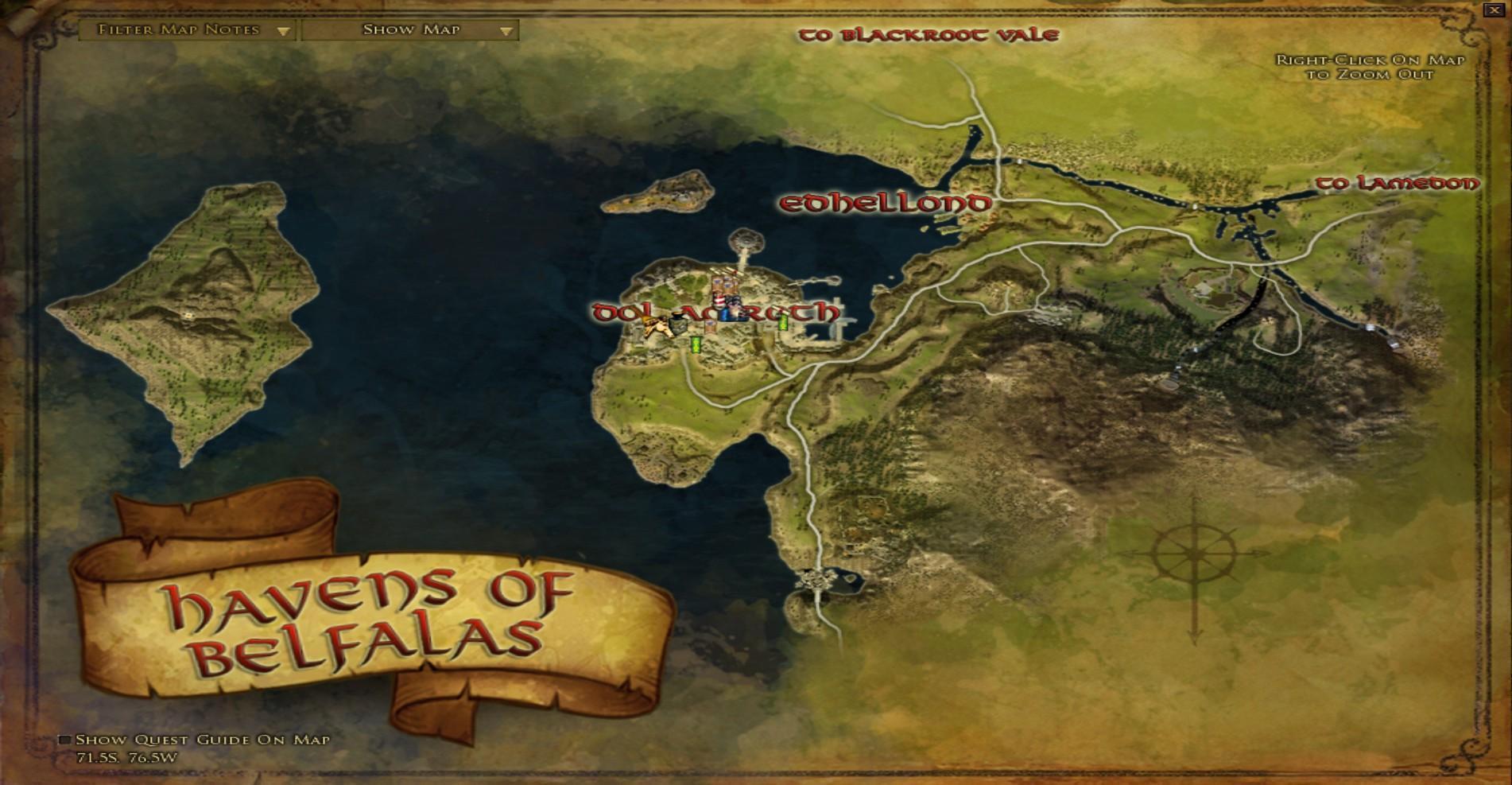Go to the To Lamedon map link
The width and height of the screenshot is (1512, 785).
point(1398,184)
